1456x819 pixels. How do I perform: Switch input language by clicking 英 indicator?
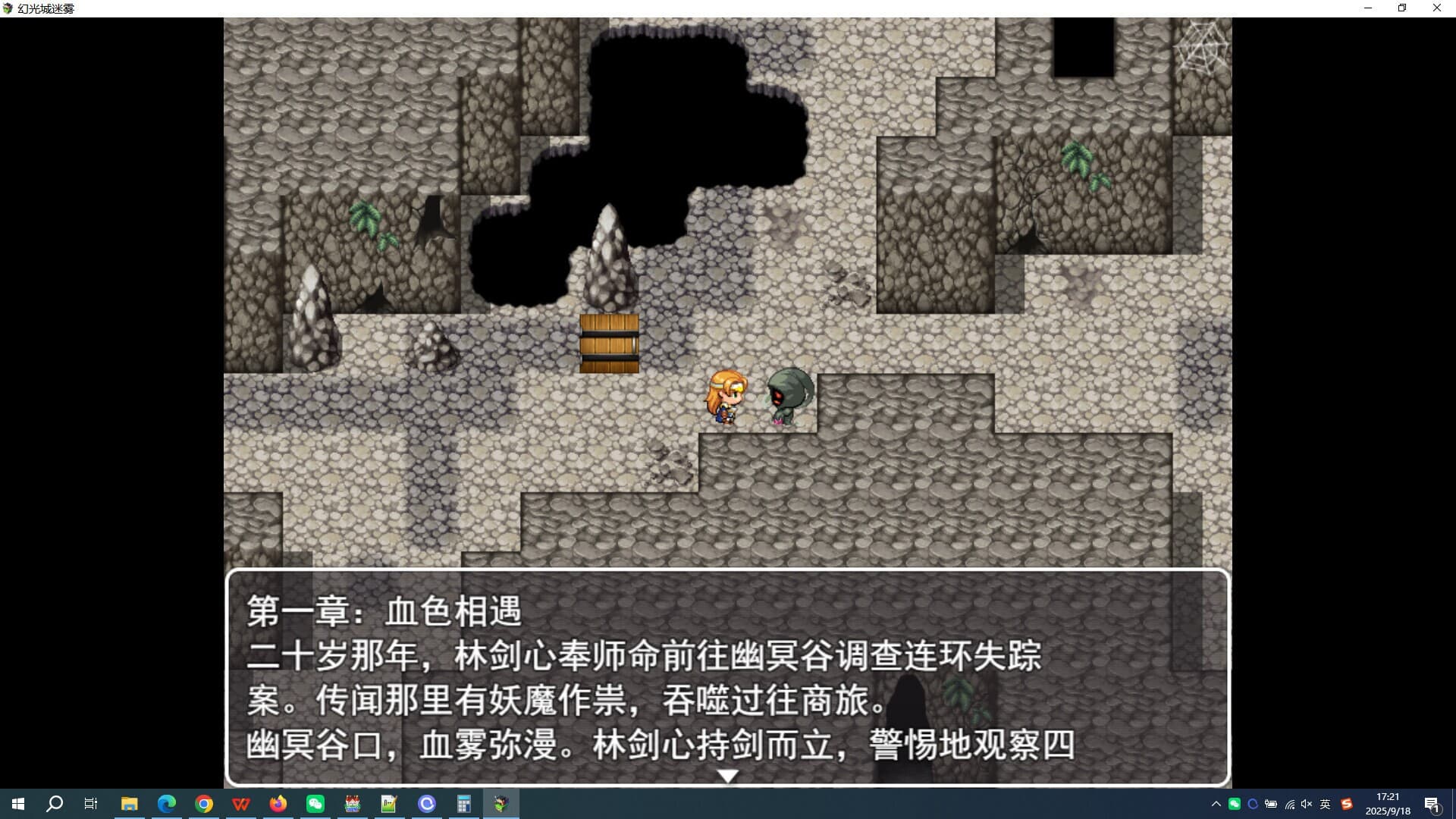click(1326, 804)
